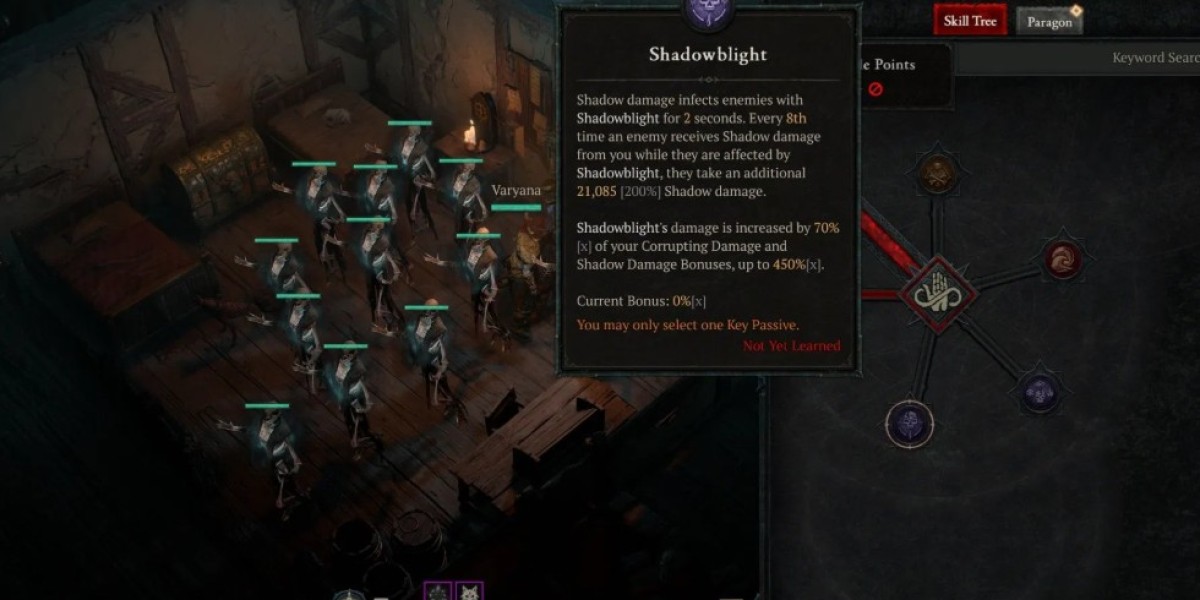The height and width of the screenshot is (600, 1200).
Task: Select the central diamond Key Passive node
Action: point(939,294)
